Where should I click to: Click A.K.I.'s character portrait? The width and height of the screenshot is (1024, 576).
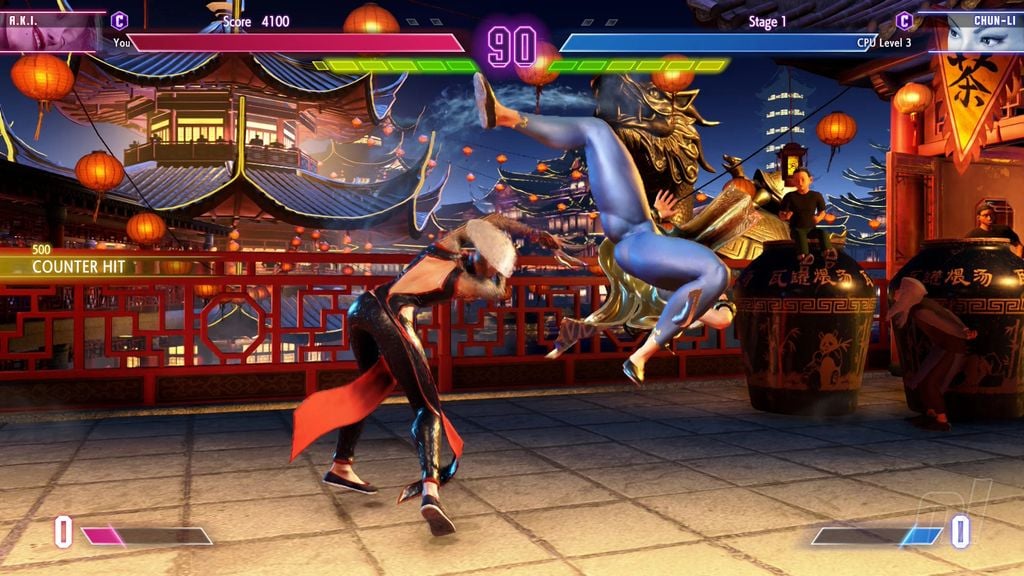pyautogui.click(x=50, y=32)
